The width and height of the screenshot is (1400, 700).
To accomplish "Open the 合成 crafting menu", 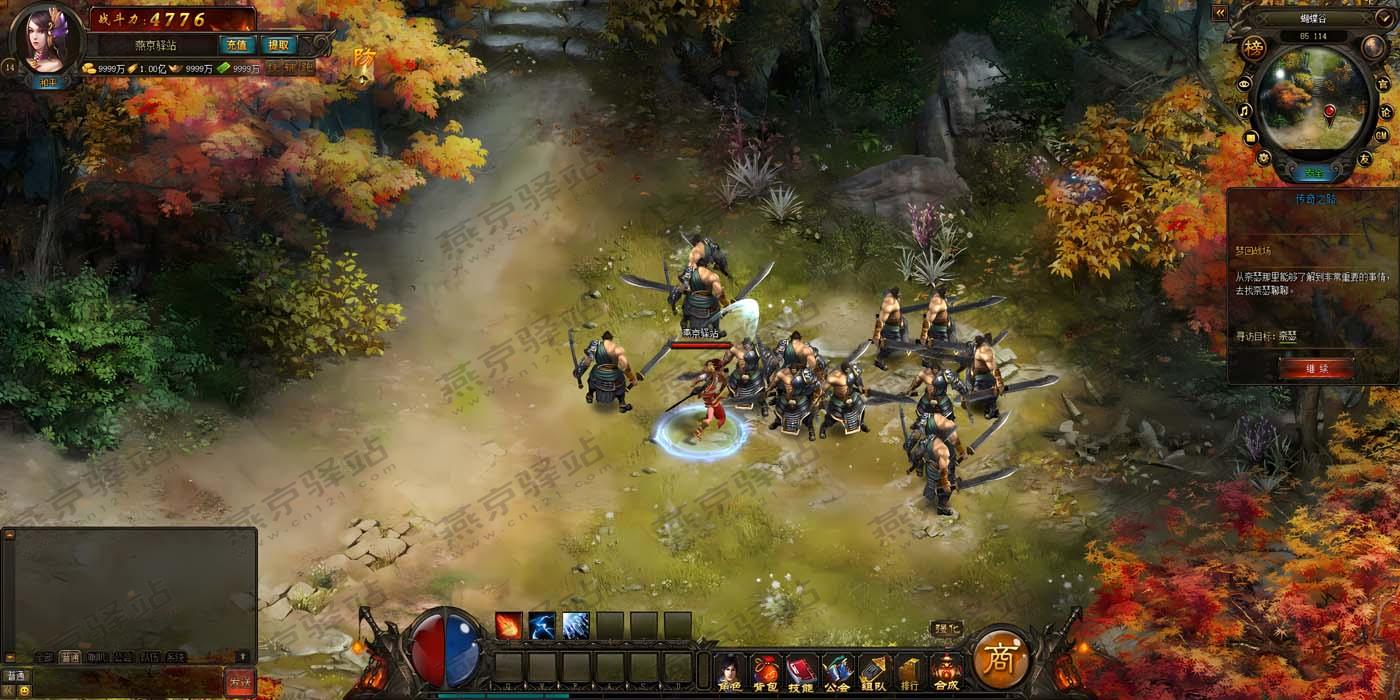I will (x=945, y=672).
